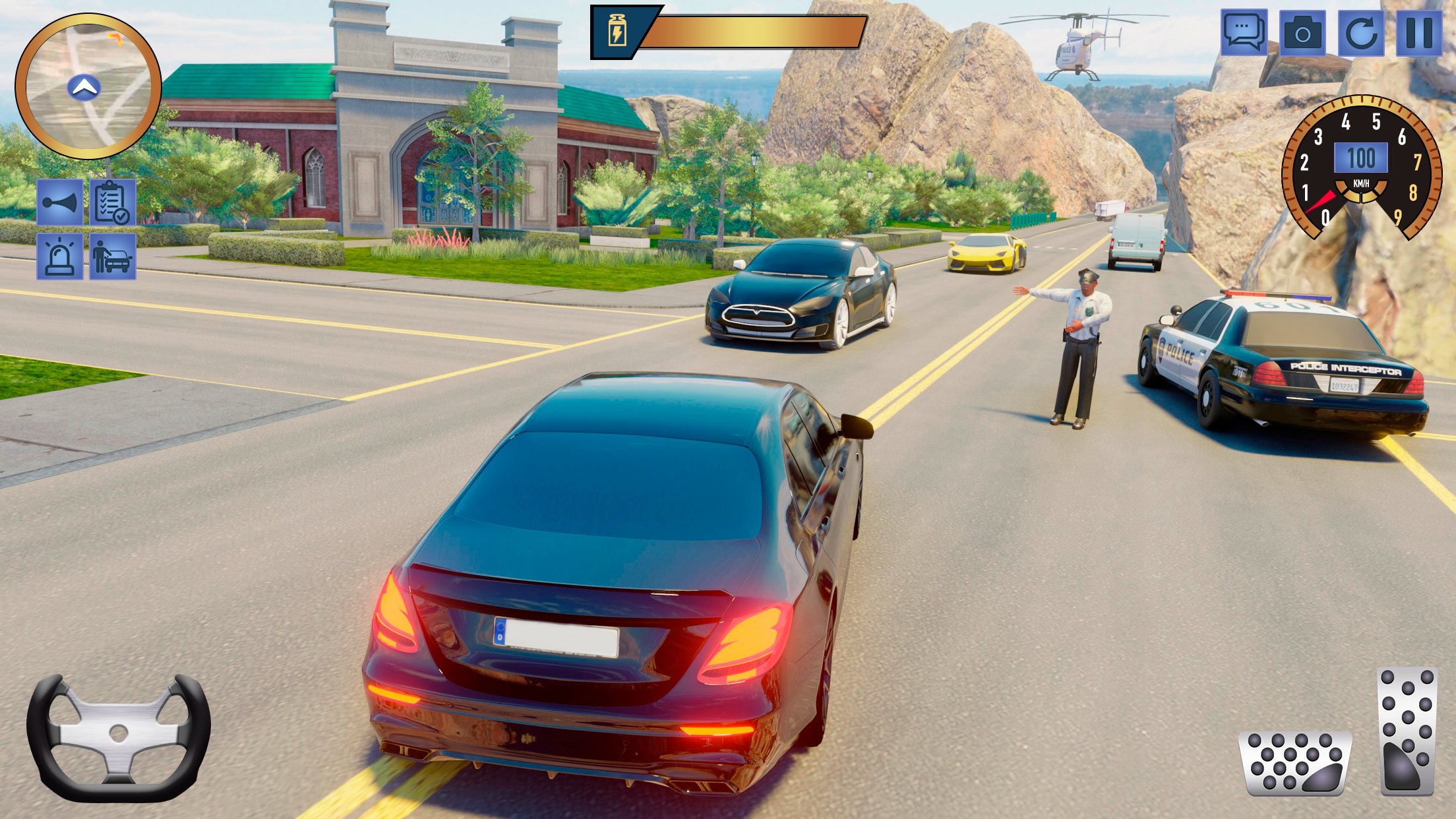Hit the brake pedal
The image size is (1456, 819).
click(x=1295, y=762)
